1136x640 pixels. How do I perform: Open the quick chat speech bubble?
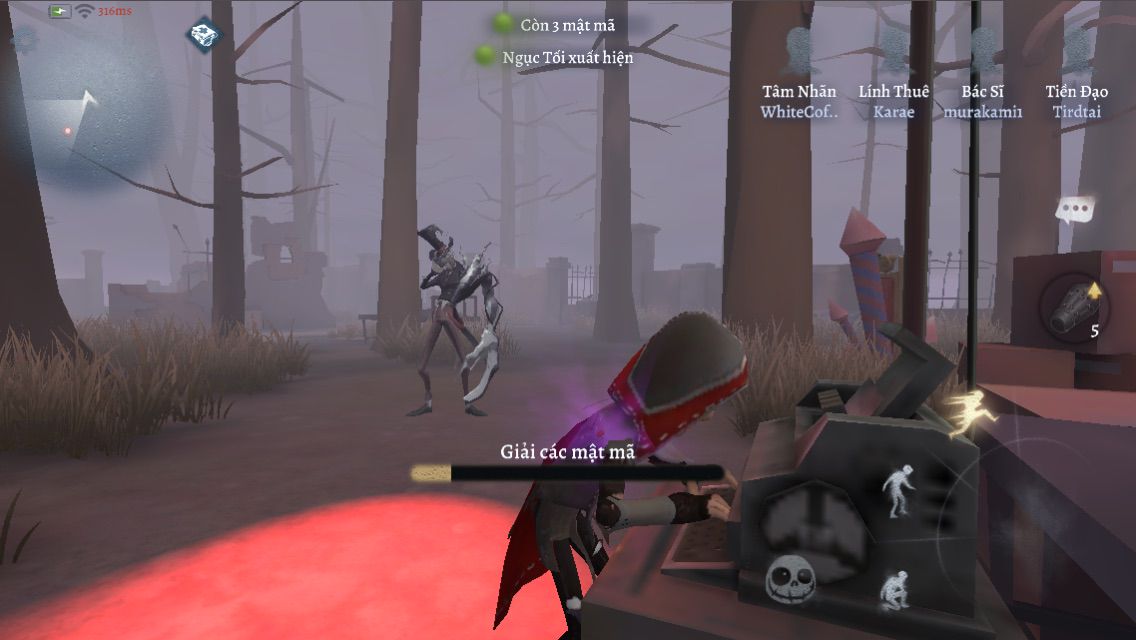pos(1075,210)
